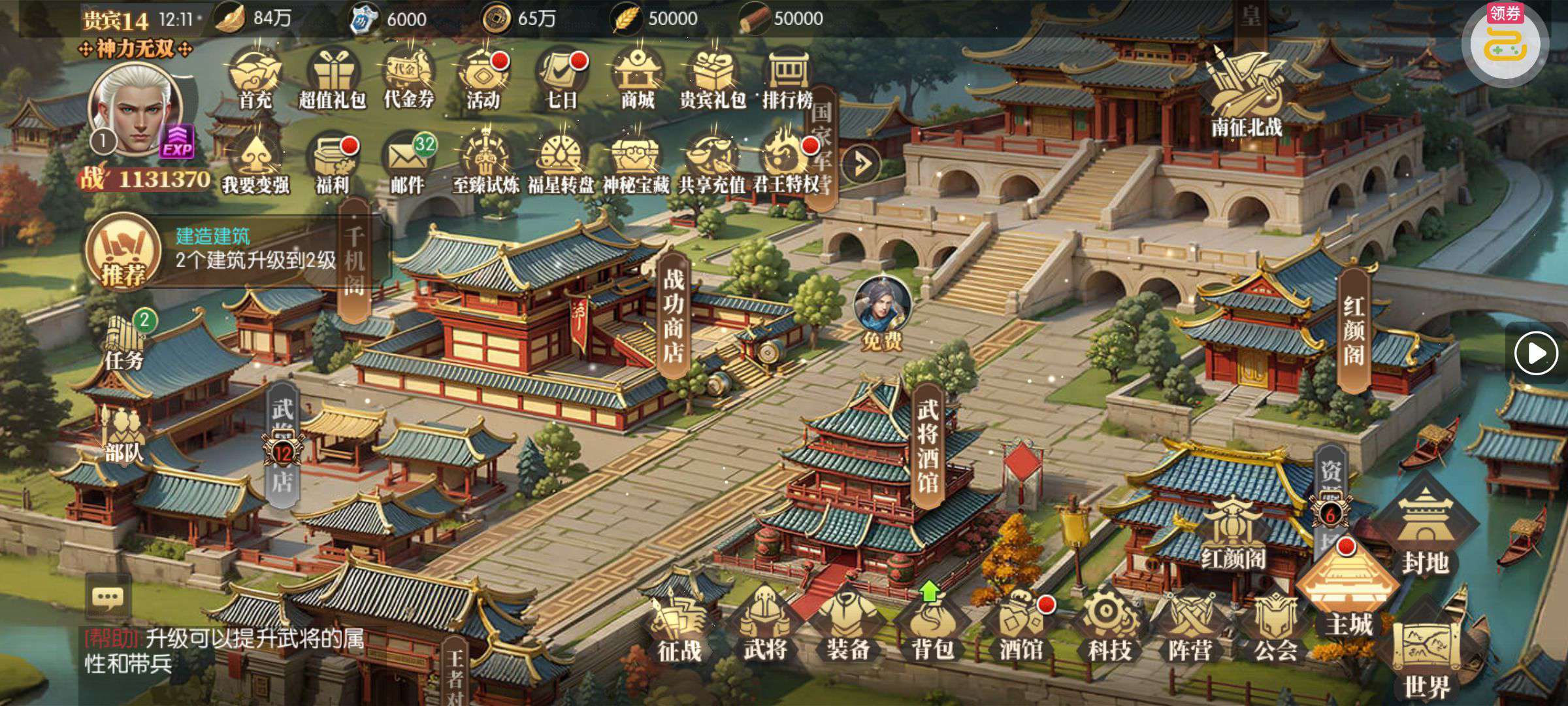Open the 福利 welfare chest
Screen dimensions: 1568x706
(x=332, y=162)
